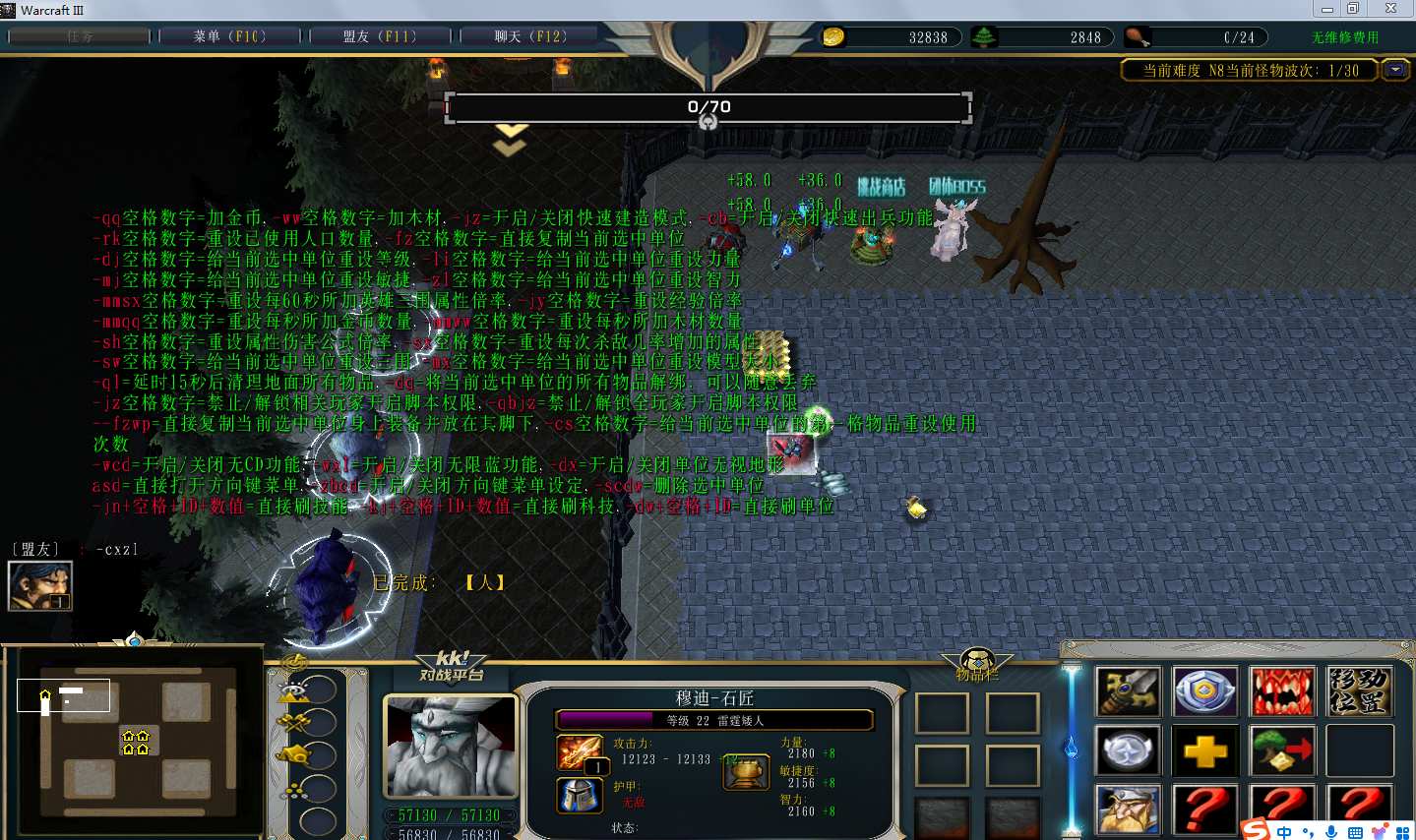Minimize the Warcraft III window
This screenshot has width=1416, height=840.
1327,9
